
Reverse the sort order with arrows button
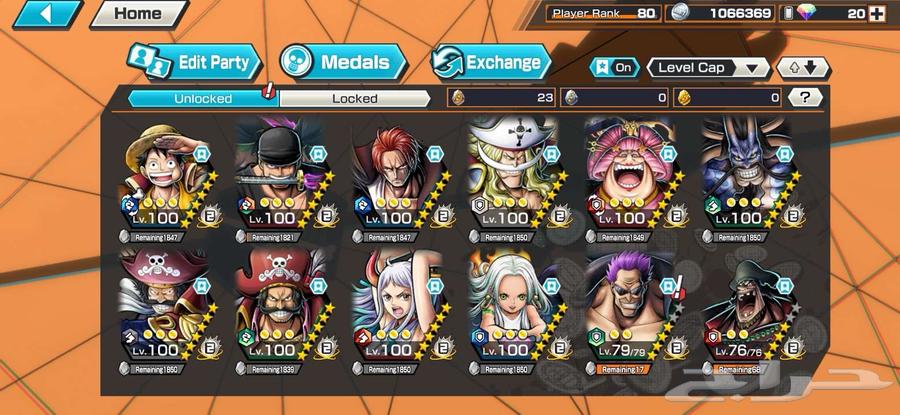804,67
